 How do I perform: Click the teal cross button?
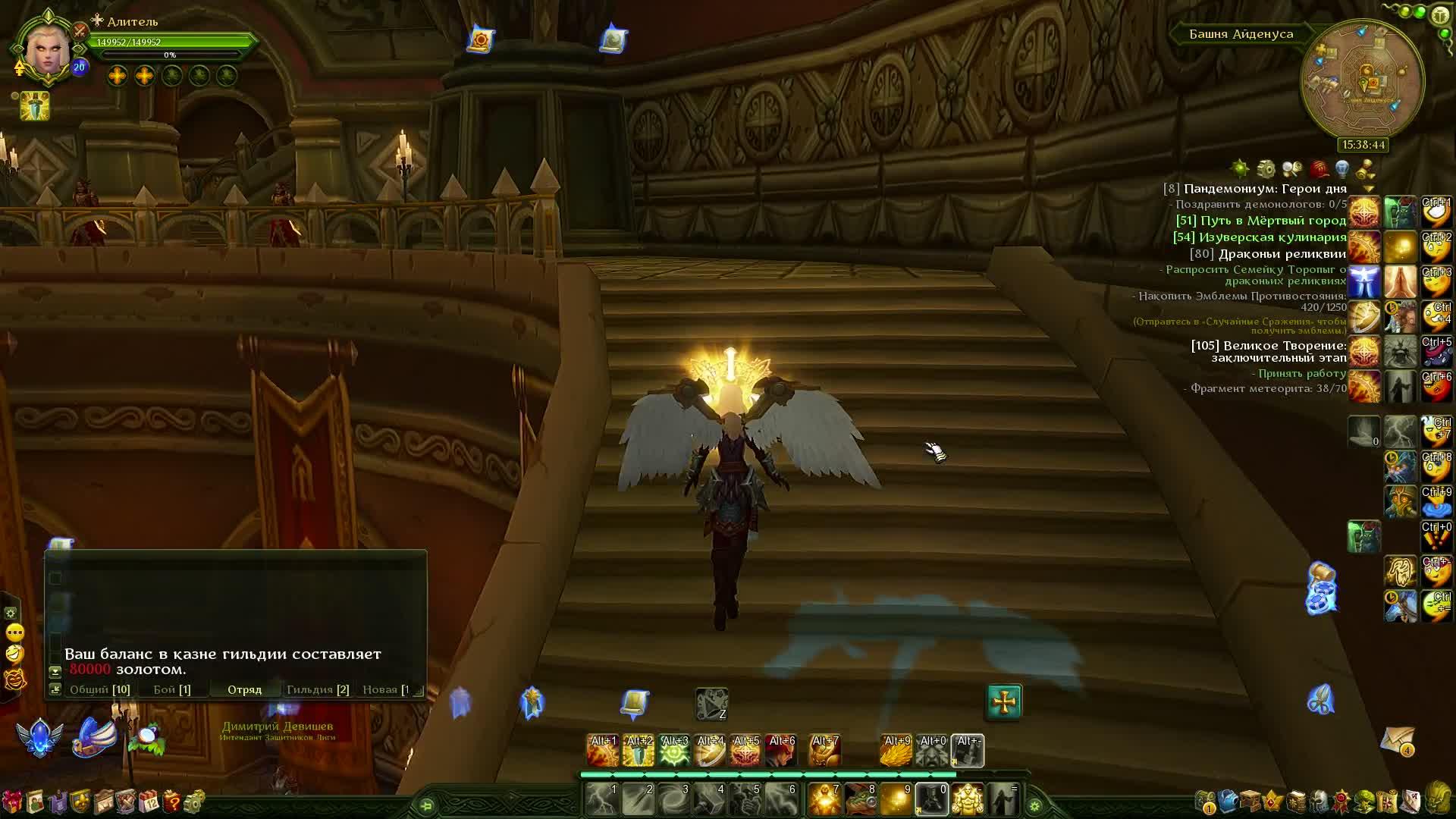pos(1004,701)
